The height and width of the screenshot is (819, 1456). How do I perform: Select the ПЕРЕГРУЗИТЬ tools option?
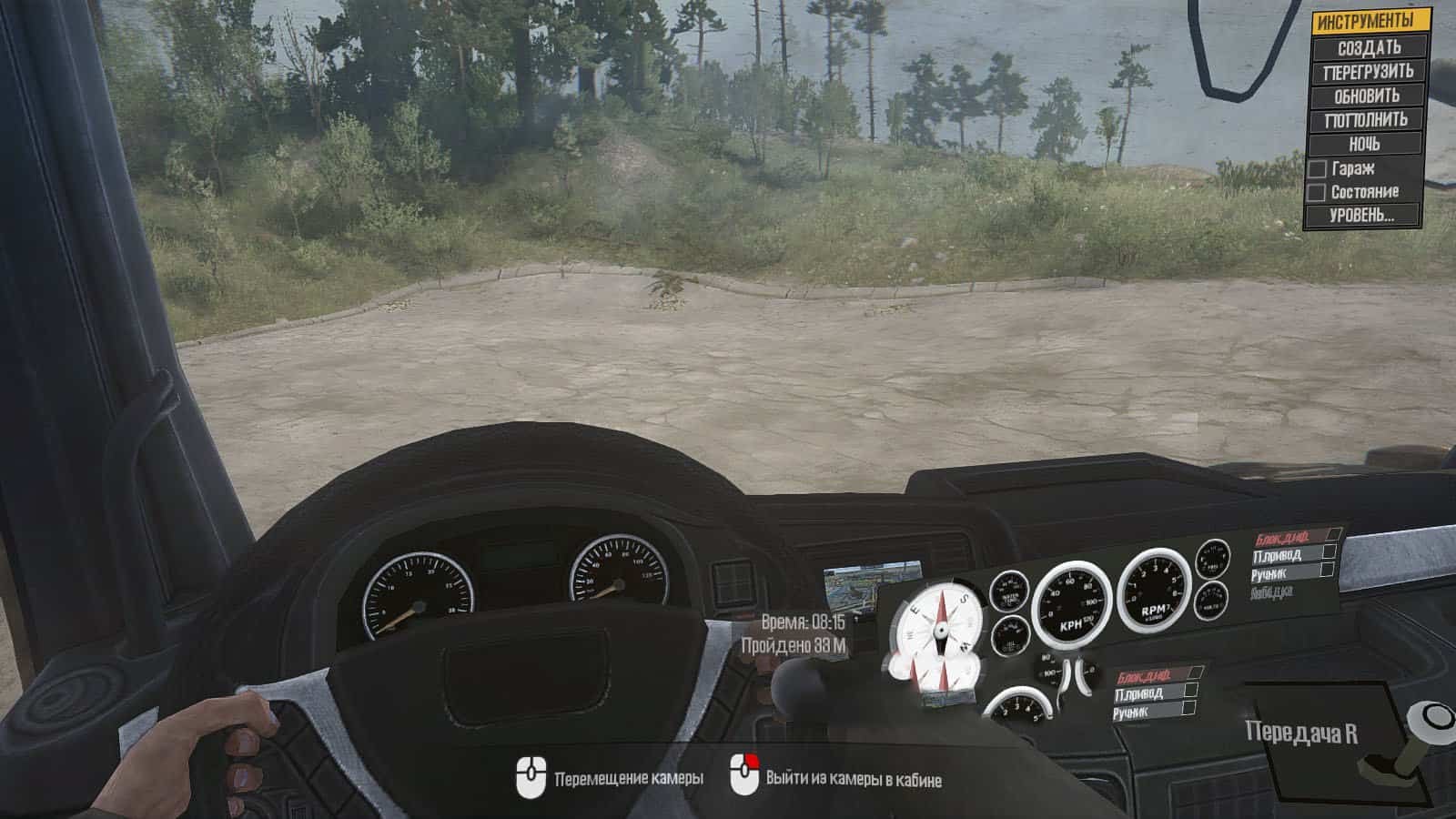(1368, 71)
